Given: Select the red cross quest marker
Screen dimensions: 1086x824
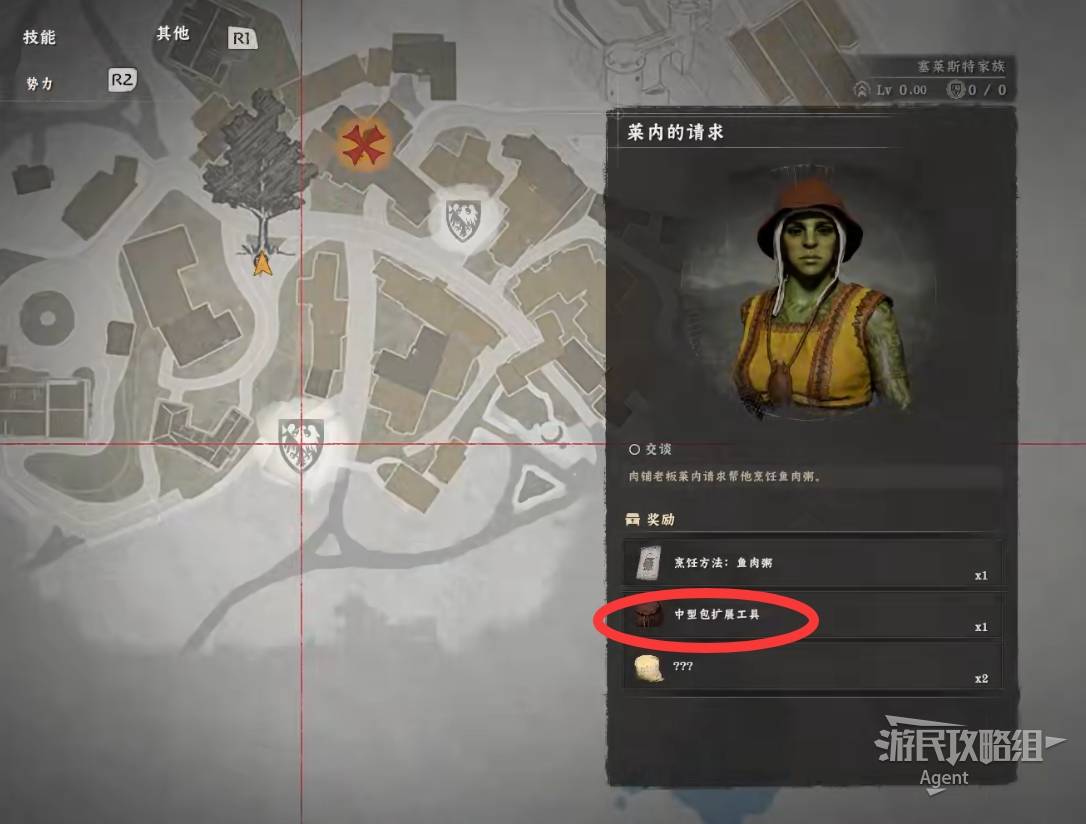Looking at the screenshot, I should (x=361, y=146).
